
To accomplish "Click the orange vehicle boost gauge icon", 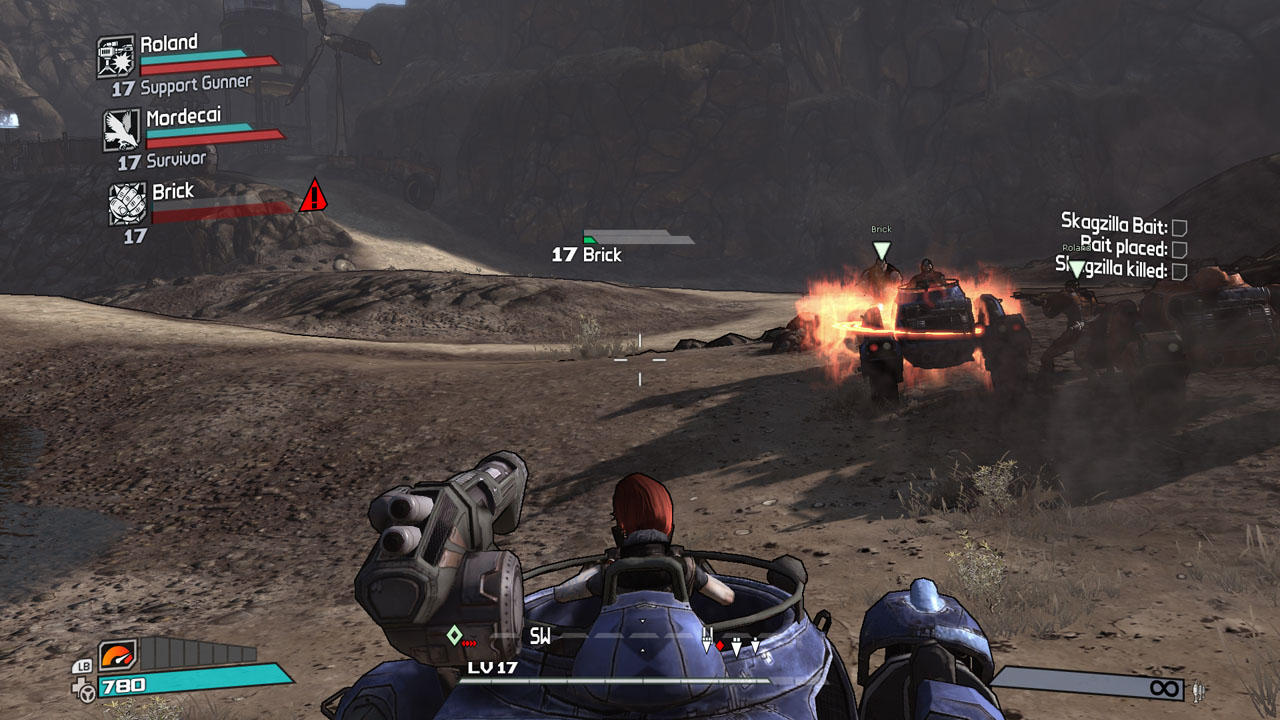I will click(117, 656).
